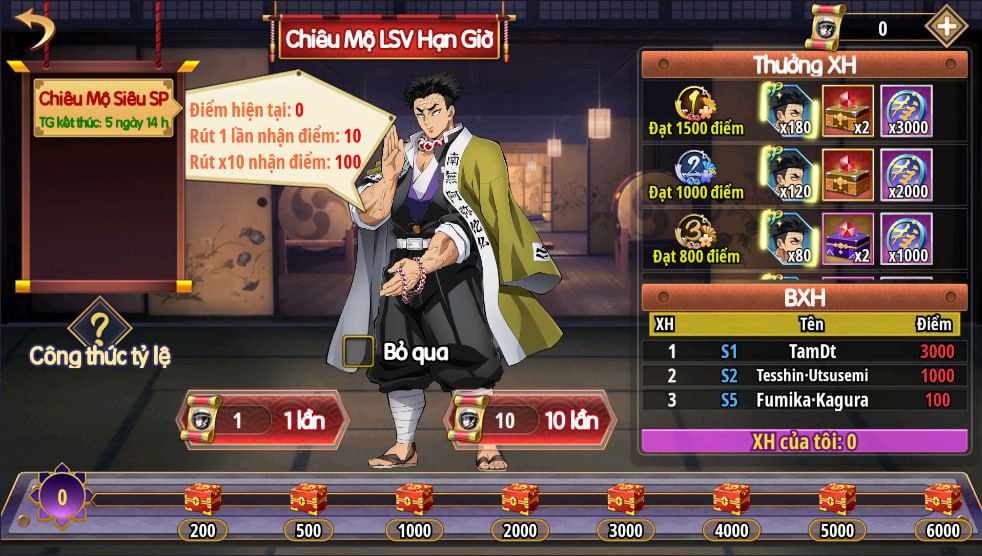The height and width of the screenshot is (556, 982).
Task: Add more summon scrolls with plus button
Action: pyautogui.click(x=945, y=27)
